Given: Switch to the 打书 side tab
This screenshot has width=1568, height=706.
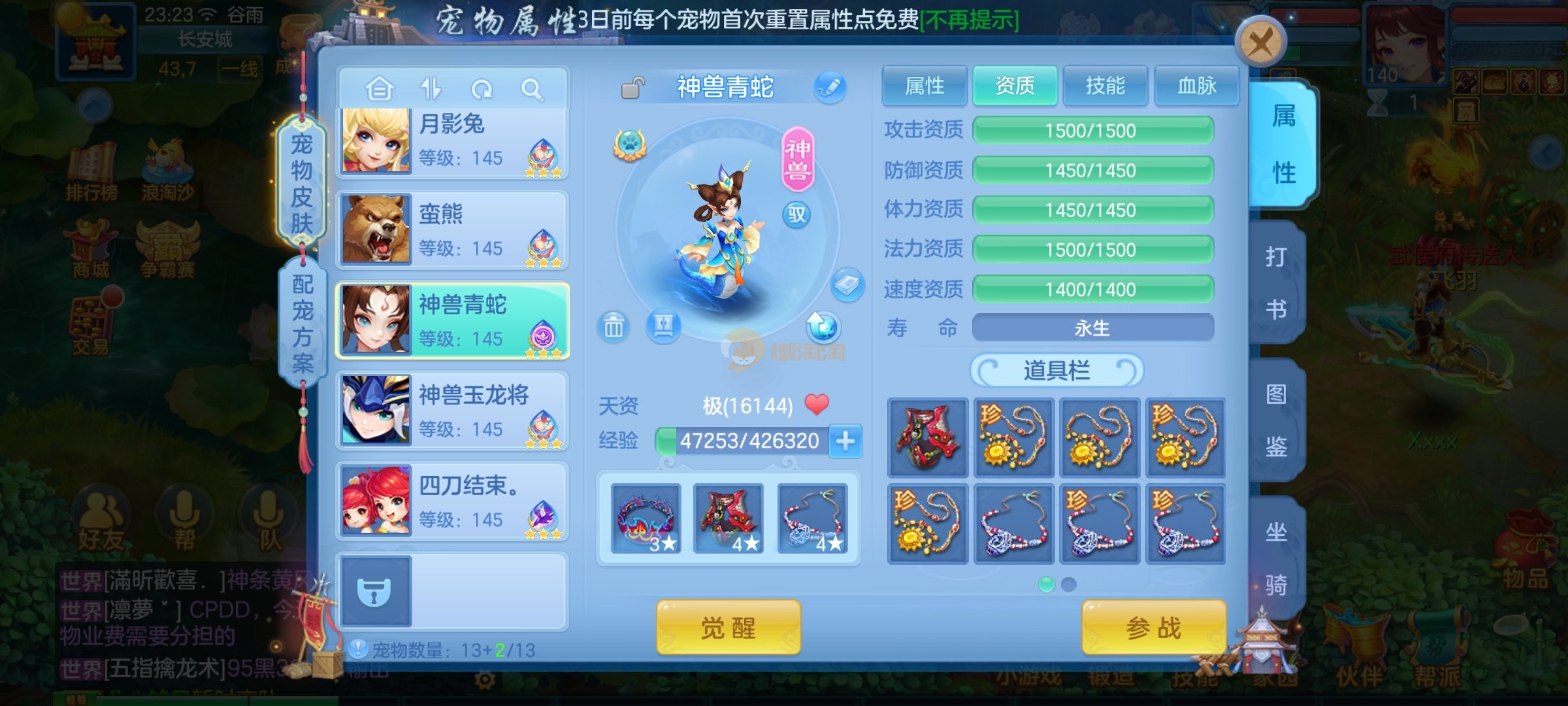Looking at the screenshot, I should click(x=1276, y=282).
